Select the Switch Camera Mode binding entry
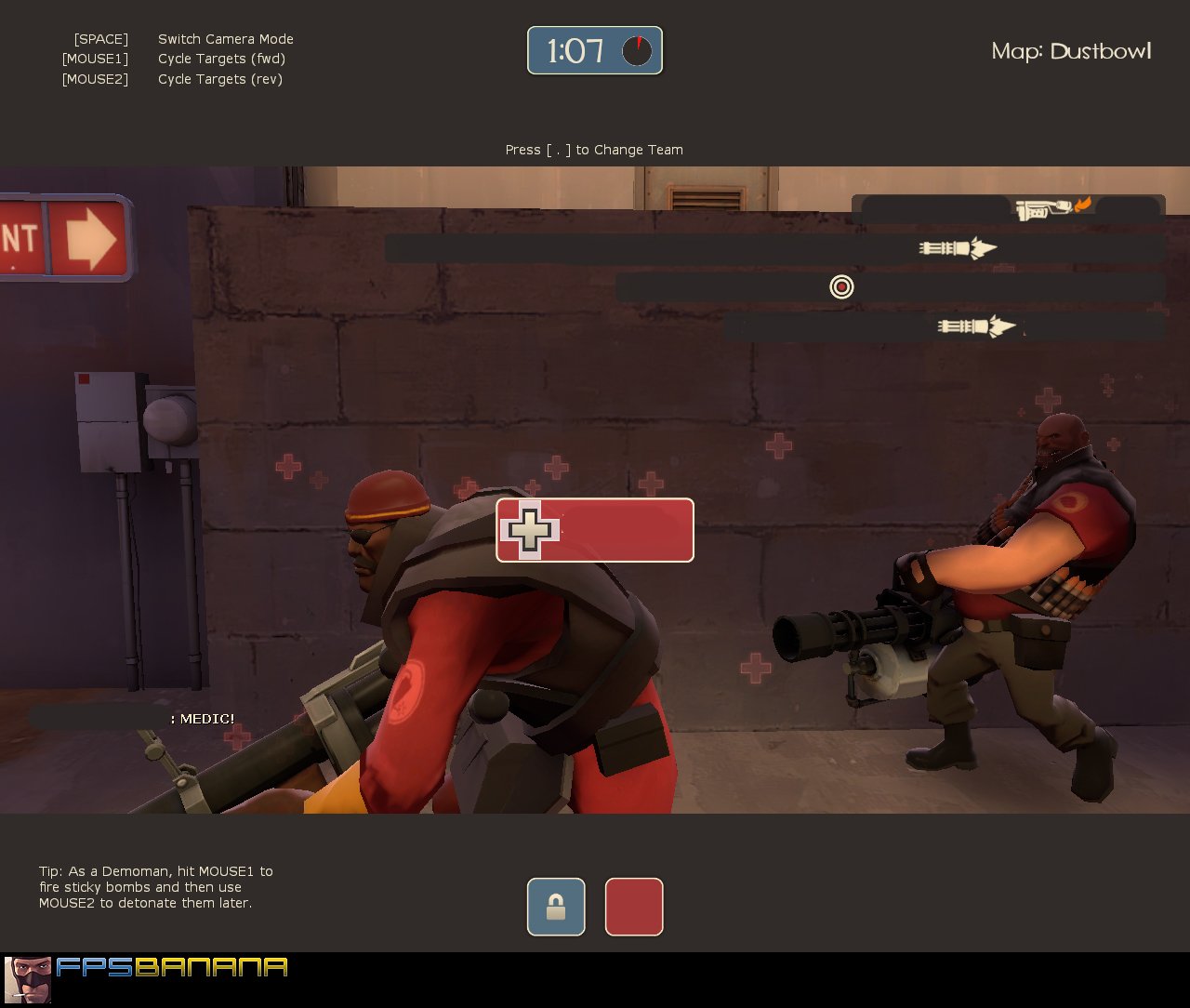This screenshot has width=1190, height=1008. [225, 39]
